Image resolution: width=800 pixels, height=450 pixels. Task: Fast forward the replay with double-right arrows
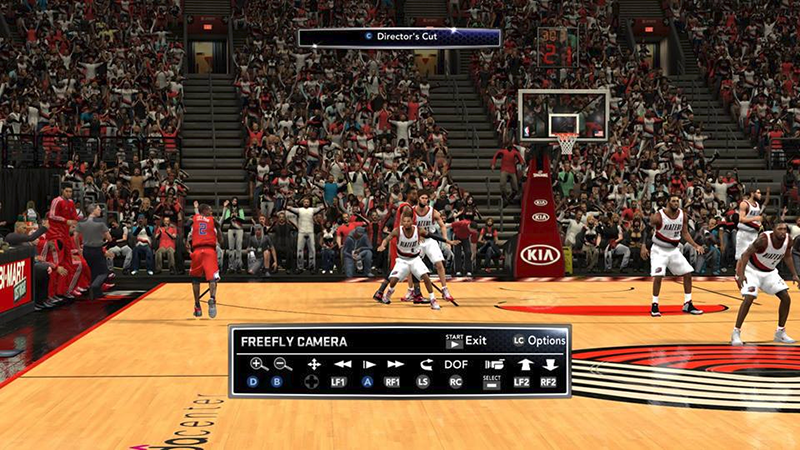(395, 364)
